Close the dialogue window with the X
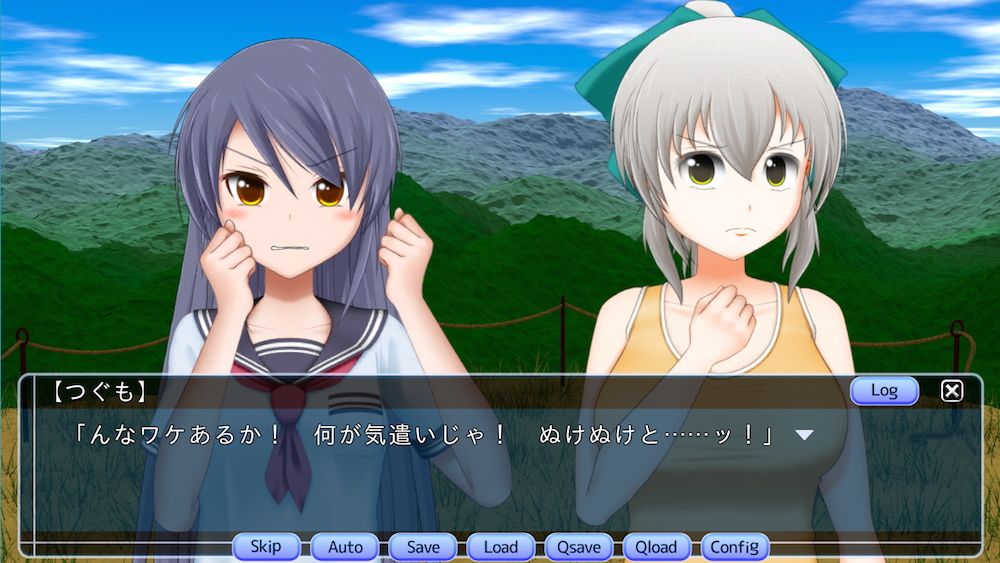Viewport: 1000px width, 563px height. click(952, 391)
